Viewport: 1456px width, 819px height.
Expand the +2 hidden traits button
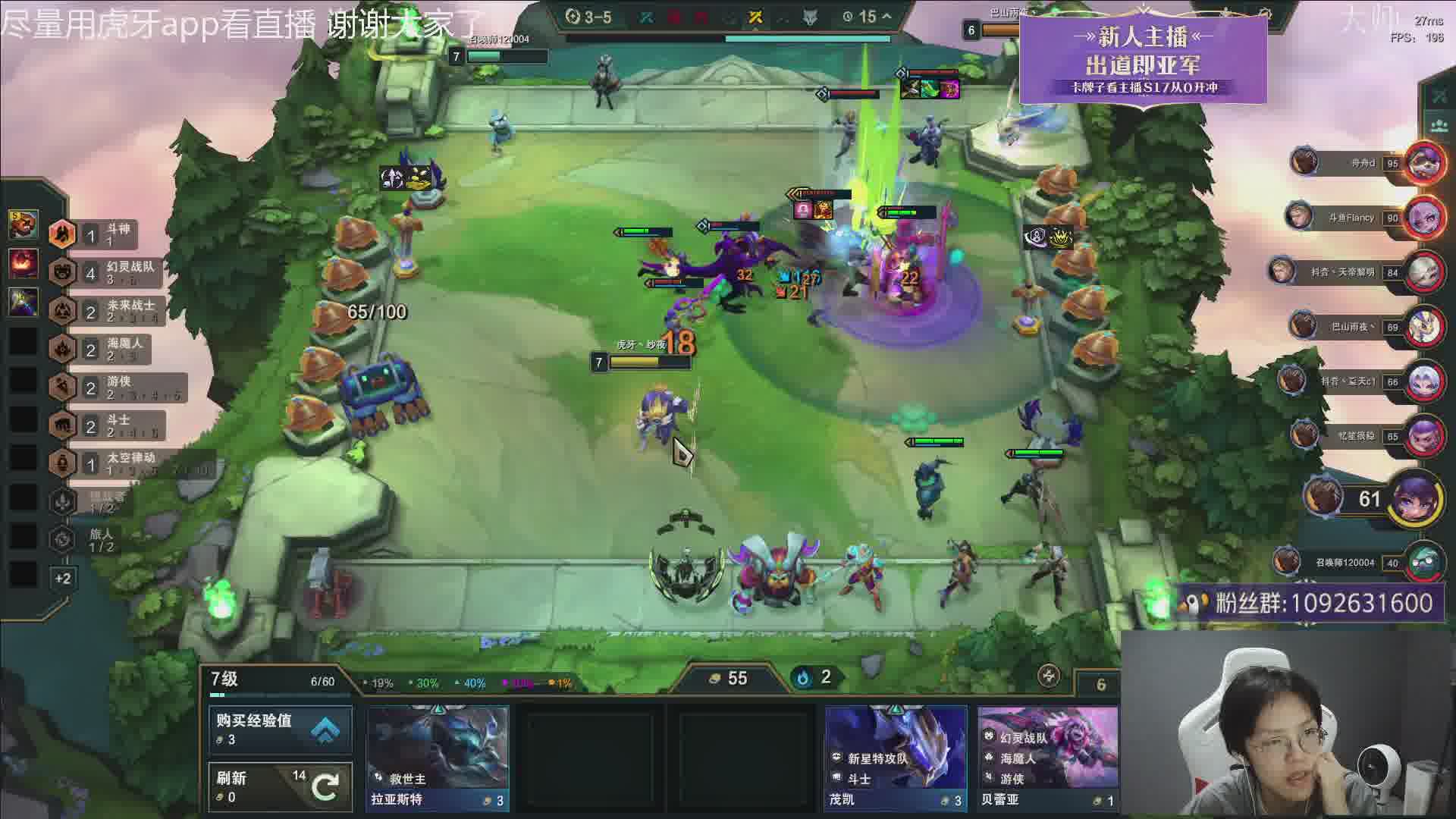pos(63,579)
